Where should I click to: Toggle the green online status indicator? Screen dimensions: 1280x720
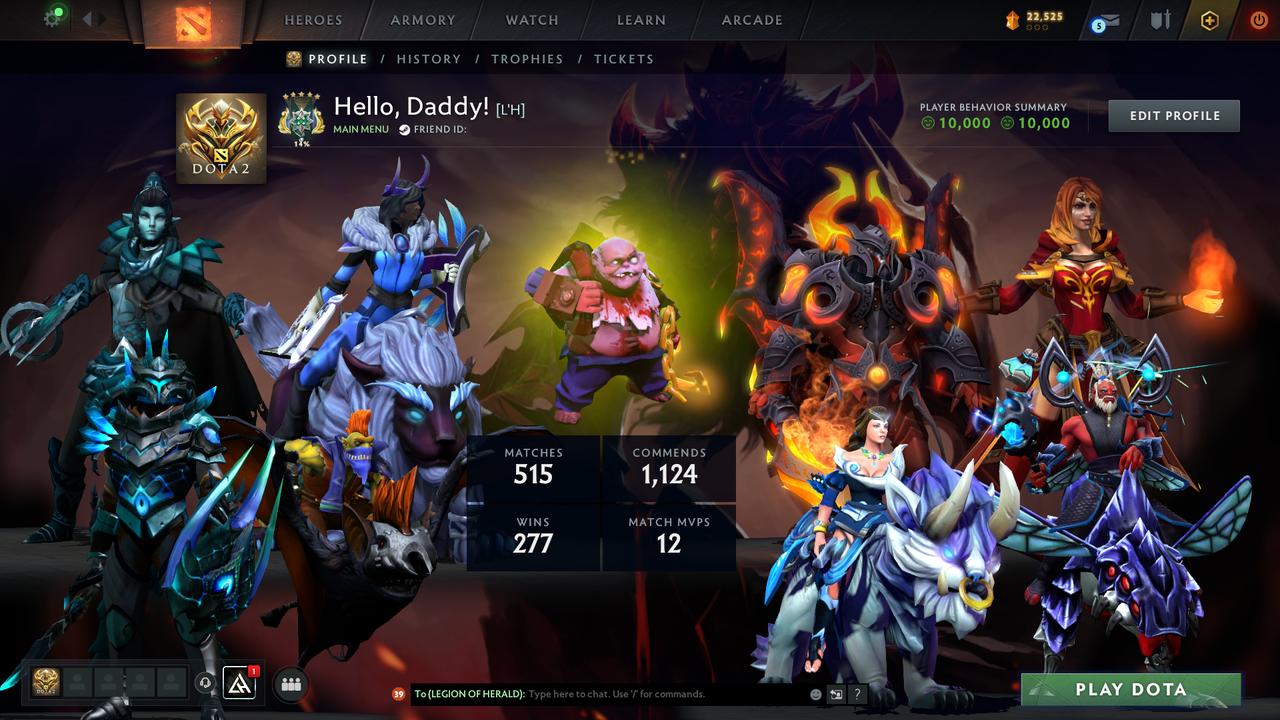[x=58, y=11]
